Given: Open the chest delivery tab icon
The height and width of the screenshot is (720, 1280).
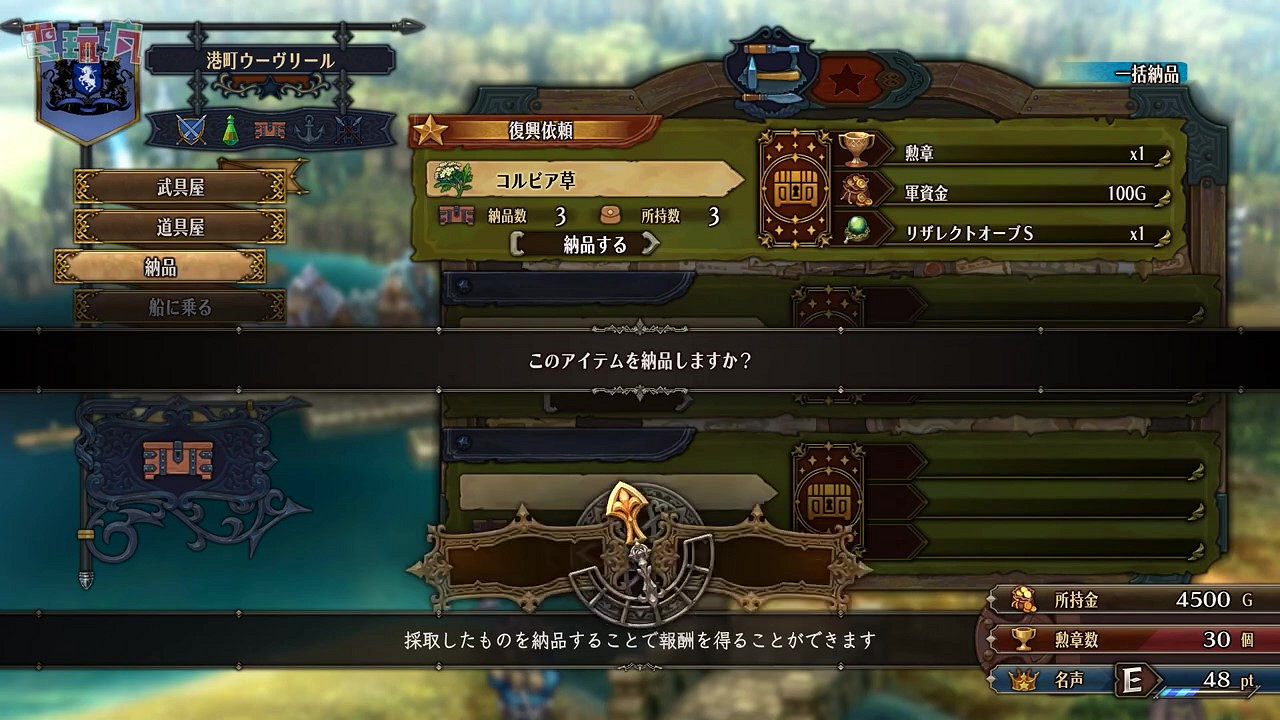Looking at the screenshot, I should [270, 128].
